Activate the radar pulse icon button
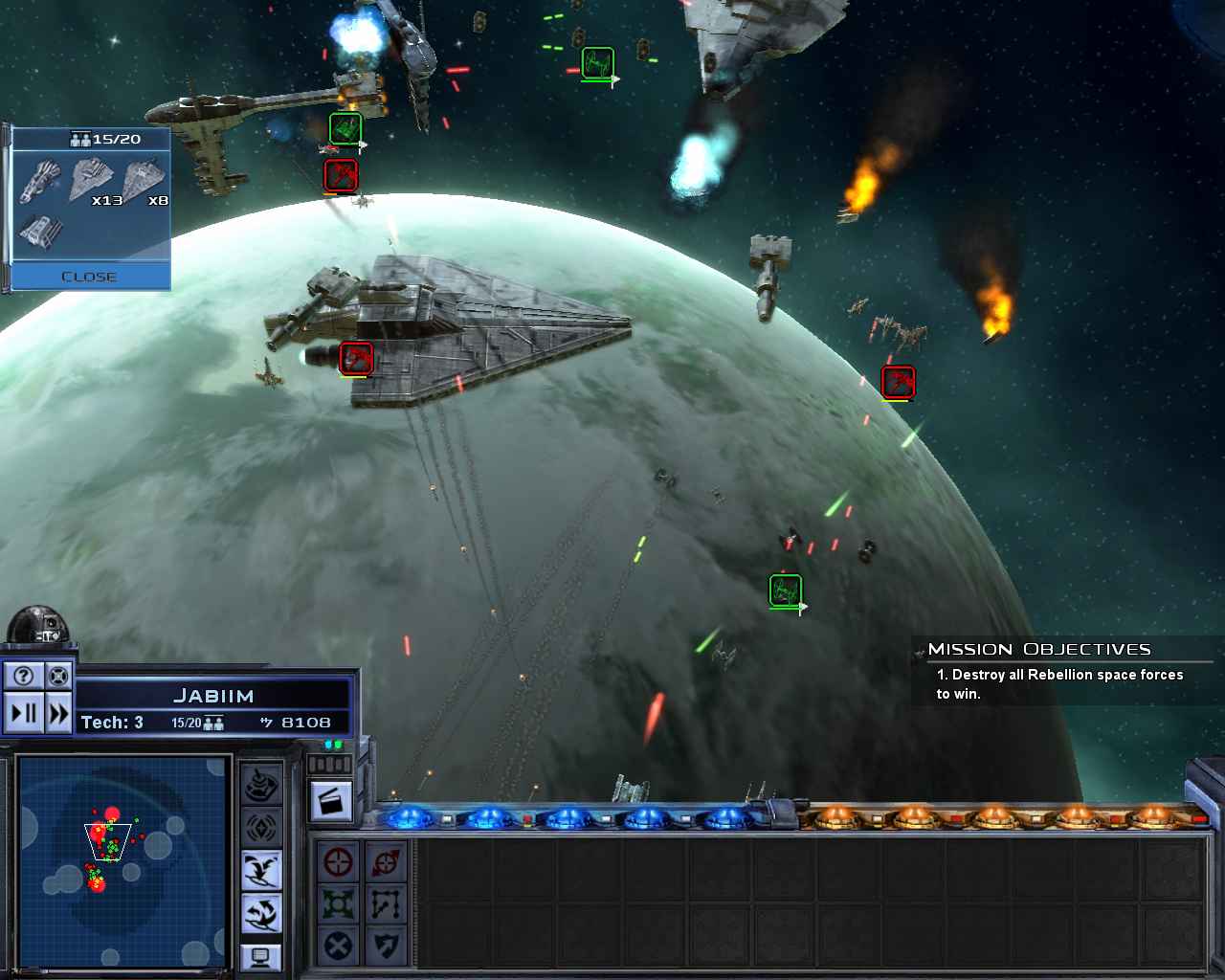This screenshot has height=980, width=1225. (261, 828)
